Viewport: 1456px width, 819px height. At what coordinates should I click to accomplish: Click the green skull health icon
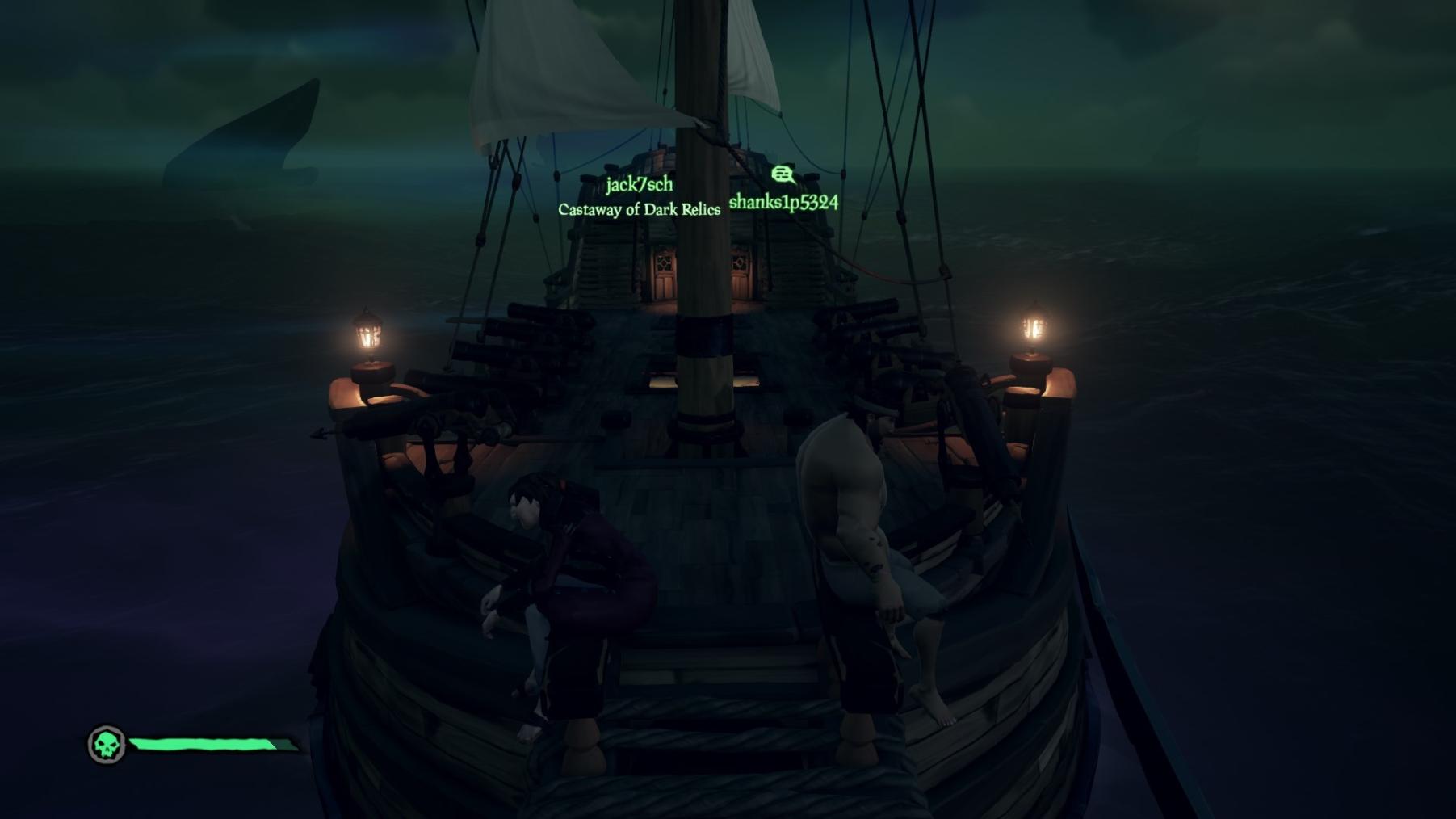click(x=107, y=744)
